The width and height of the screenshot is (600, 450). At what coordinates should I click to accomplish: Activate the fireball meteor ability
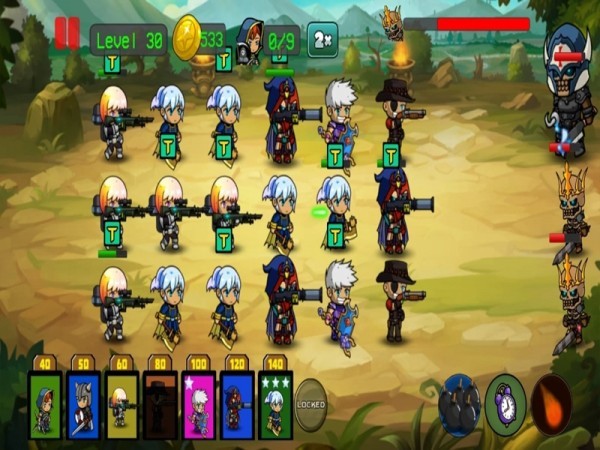coord(551,404)
